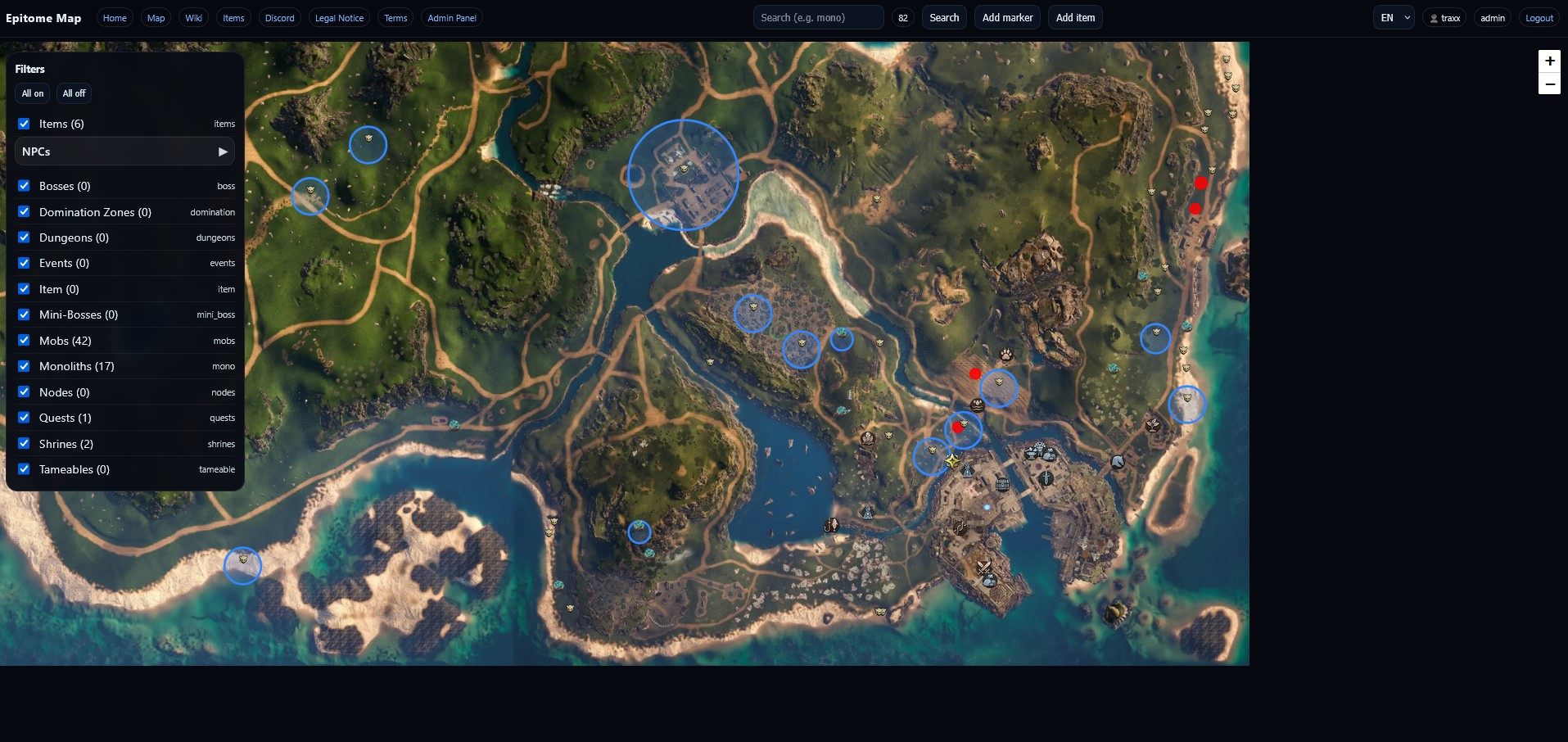This screenshot has width=1568, height=742.
Task: Toggle the Mobs (42) filter checkbox
Action: click(x=25, y=341)
